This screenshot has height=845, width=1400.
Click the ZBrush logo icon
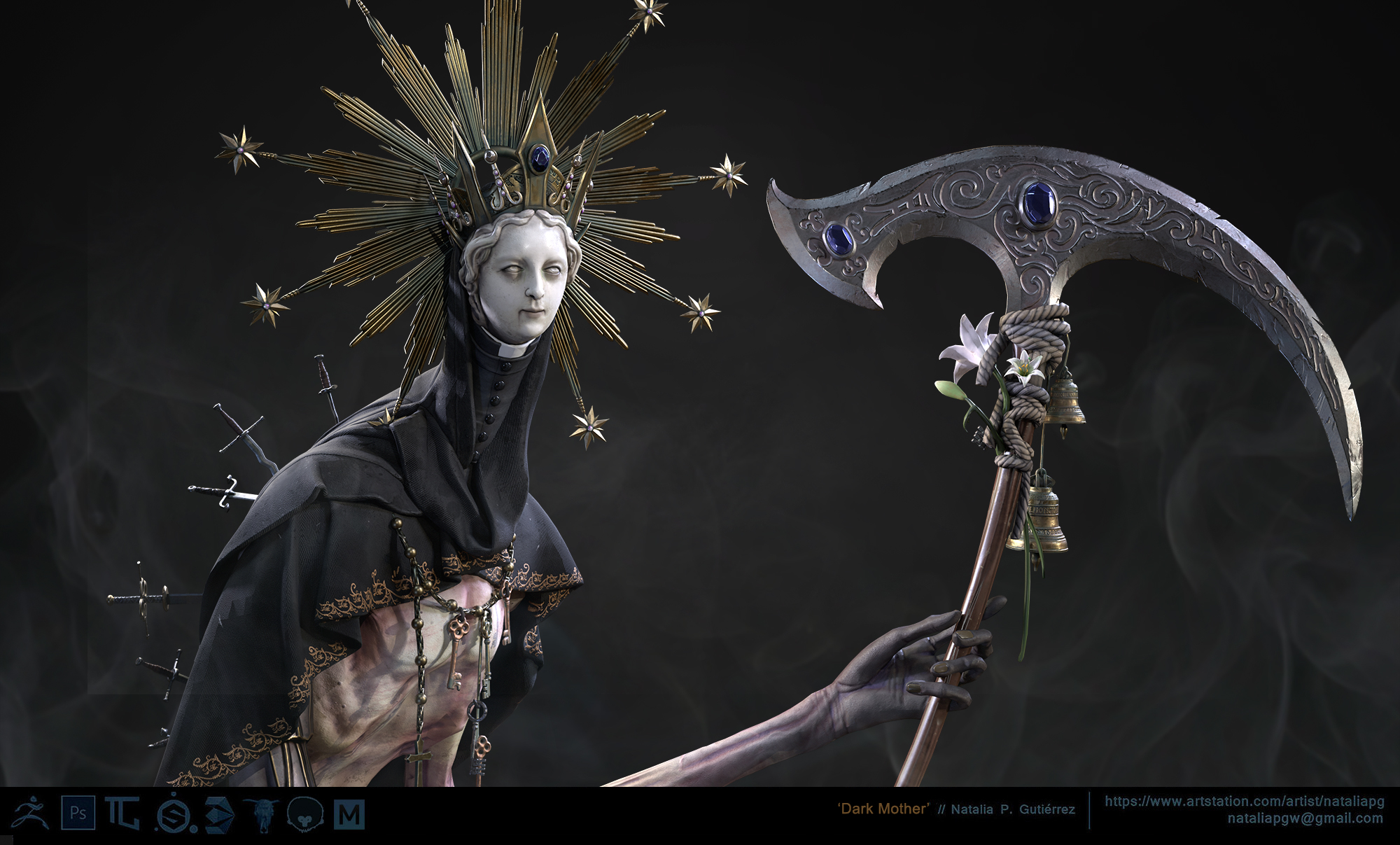pos(30,813)
